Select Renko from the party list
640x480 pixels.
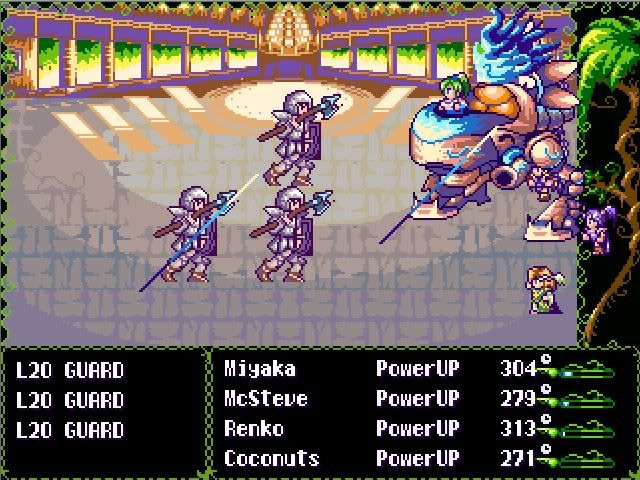point(254,429)
